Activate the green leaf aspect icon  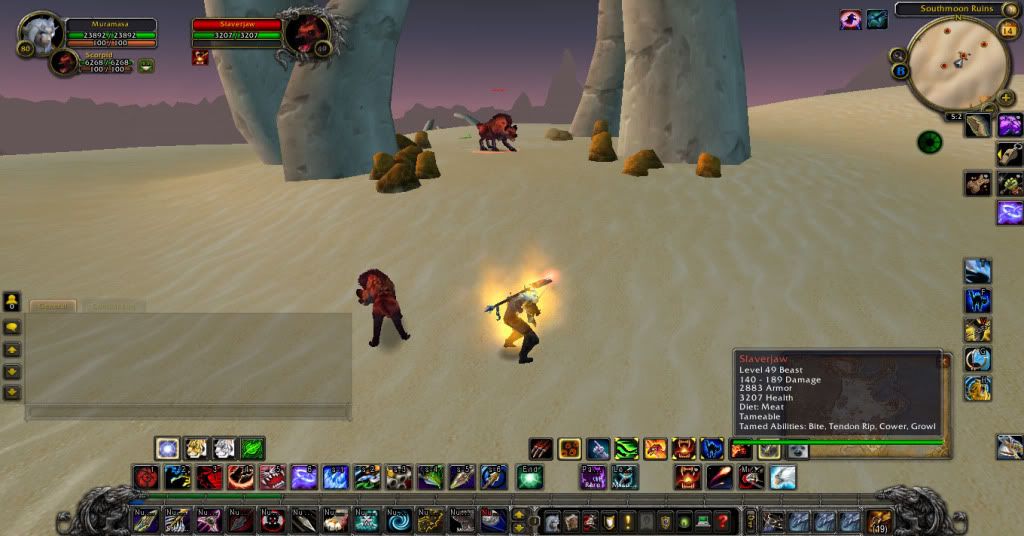[252, 448]
